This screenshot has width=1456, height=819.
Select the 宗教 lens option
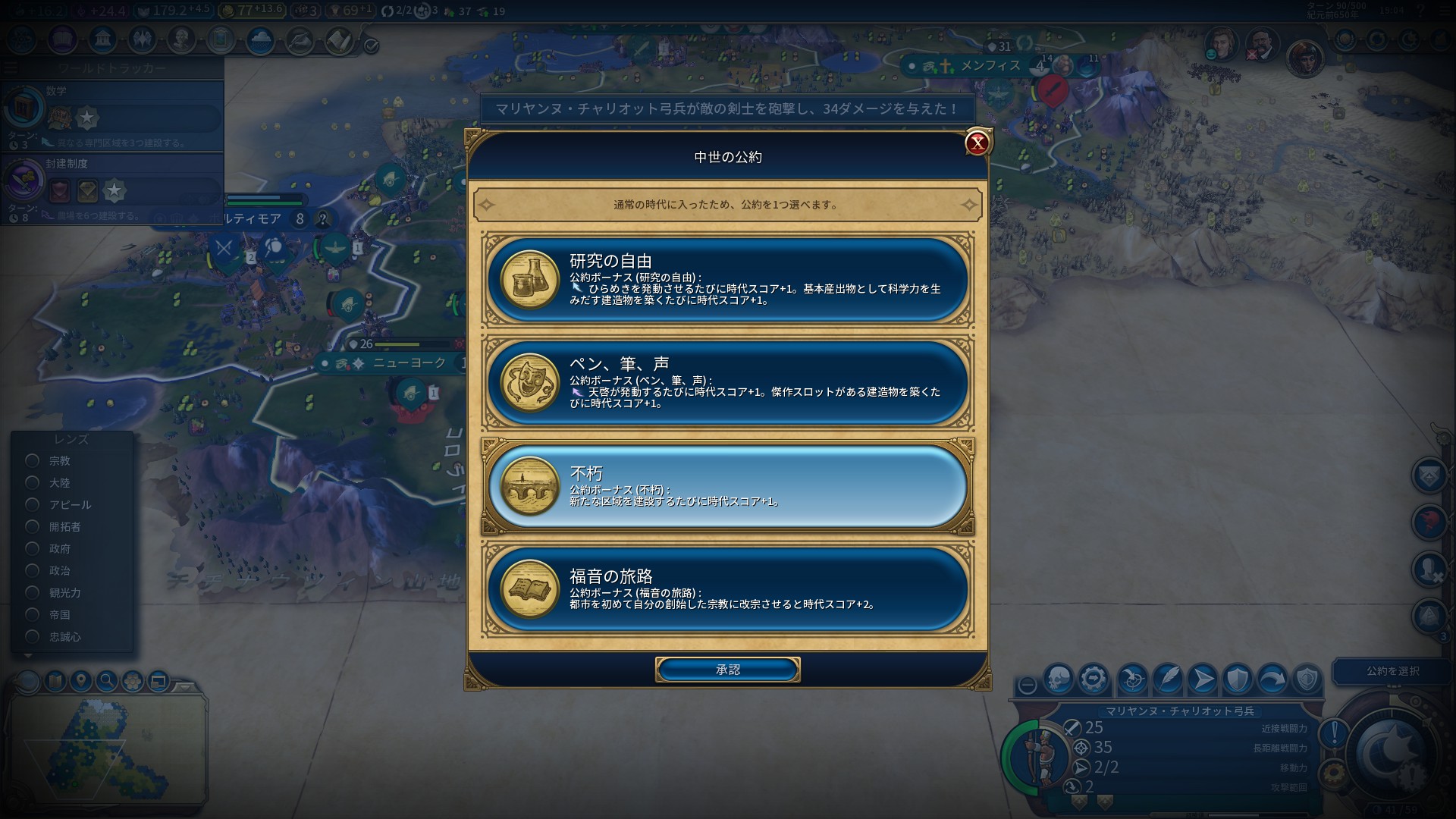(x=33, y=460)
